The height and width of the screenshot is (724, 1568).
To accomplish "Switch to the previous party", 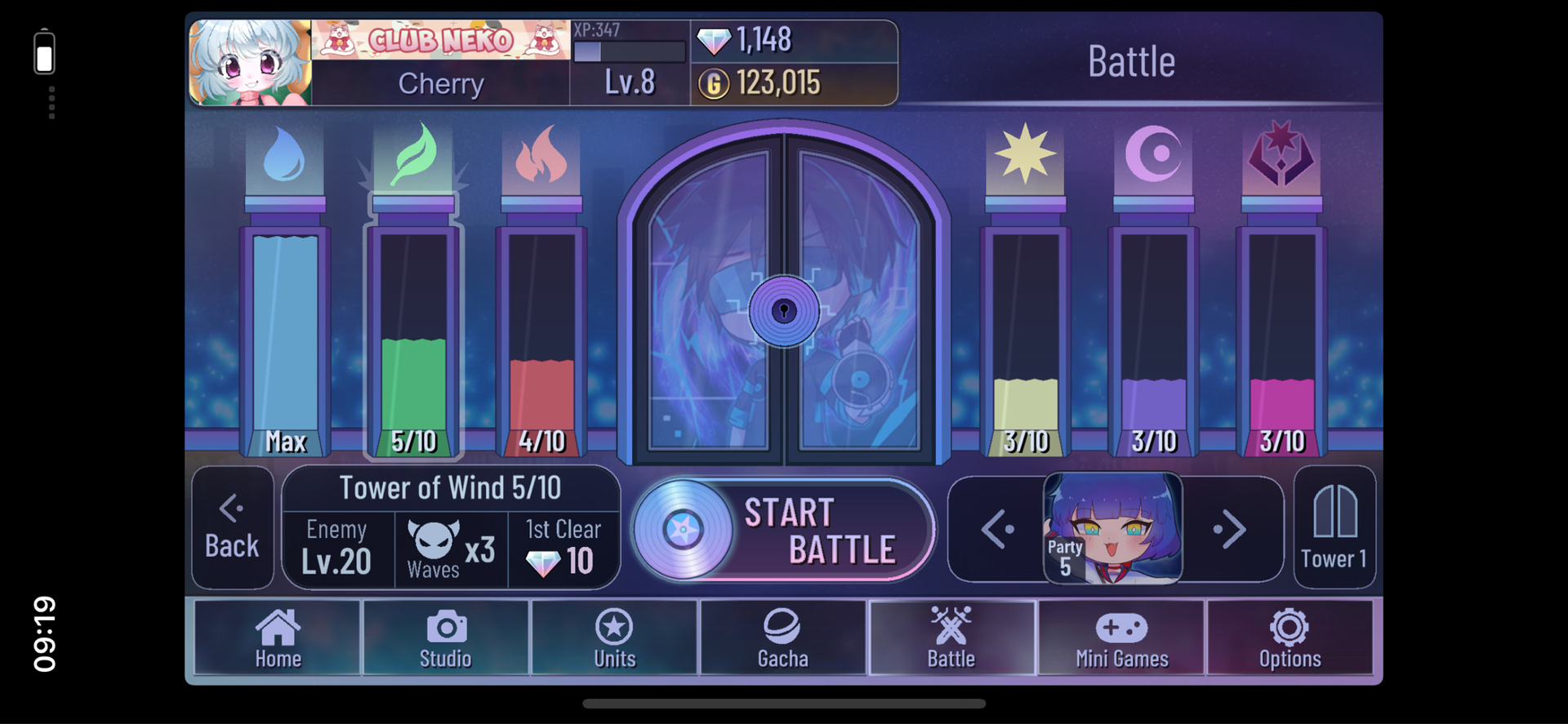I will click(x=997, y=530).
